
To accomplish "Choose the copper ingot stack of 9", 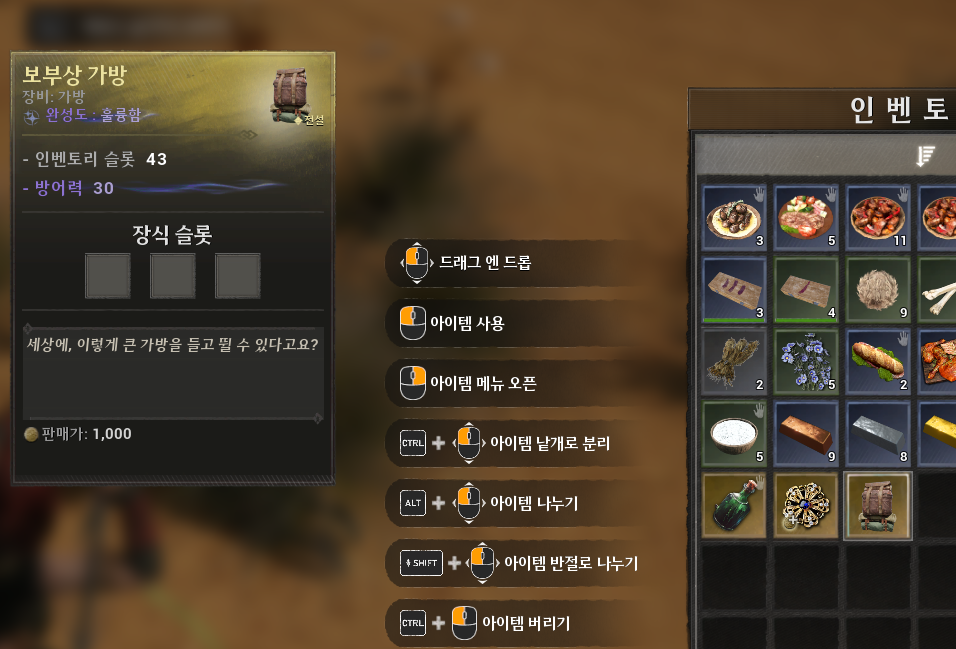I will pos(805,434).
